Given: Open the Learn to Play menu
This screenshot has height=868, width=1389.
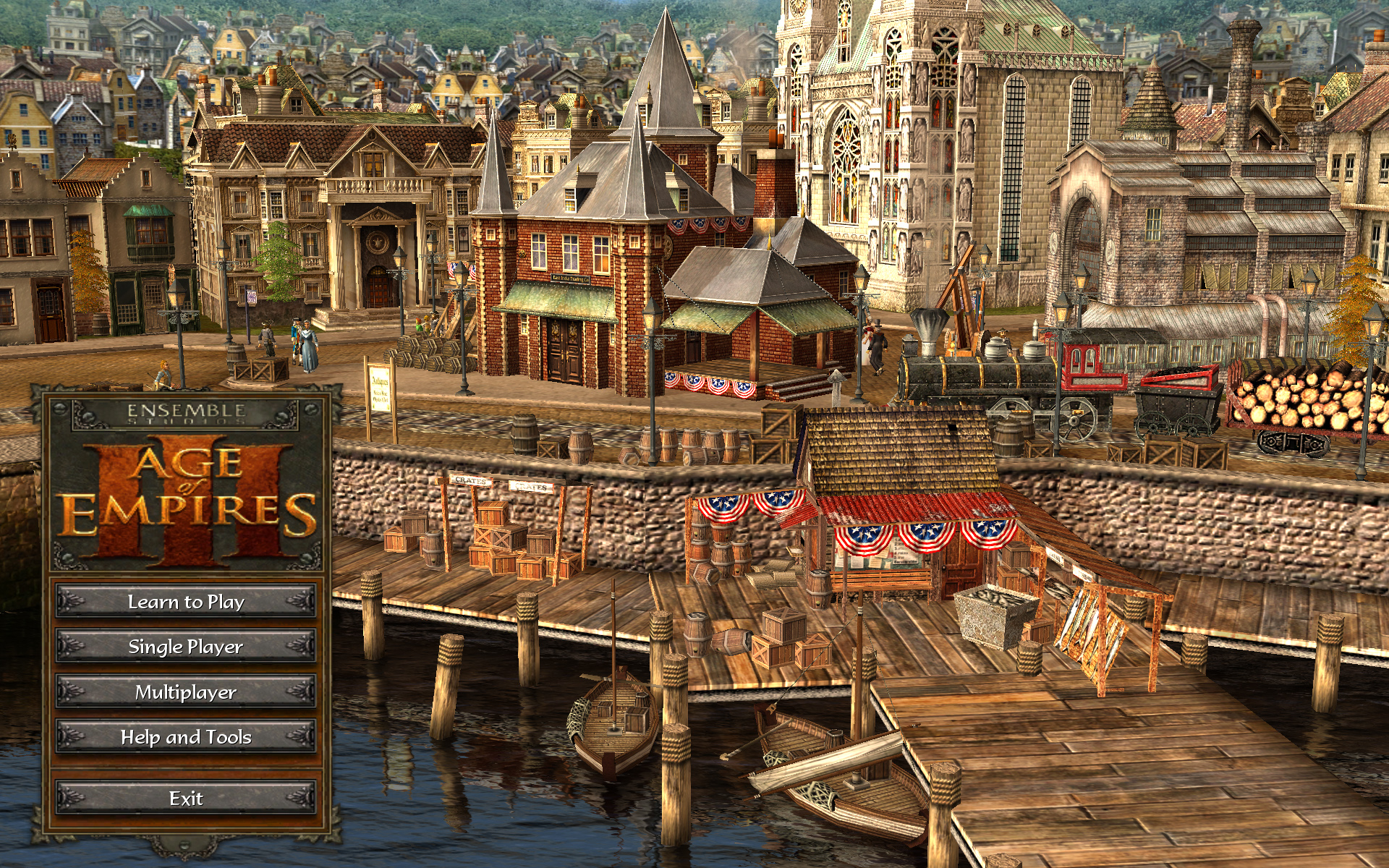Looking at the screenshot, I should click(186, 602).
